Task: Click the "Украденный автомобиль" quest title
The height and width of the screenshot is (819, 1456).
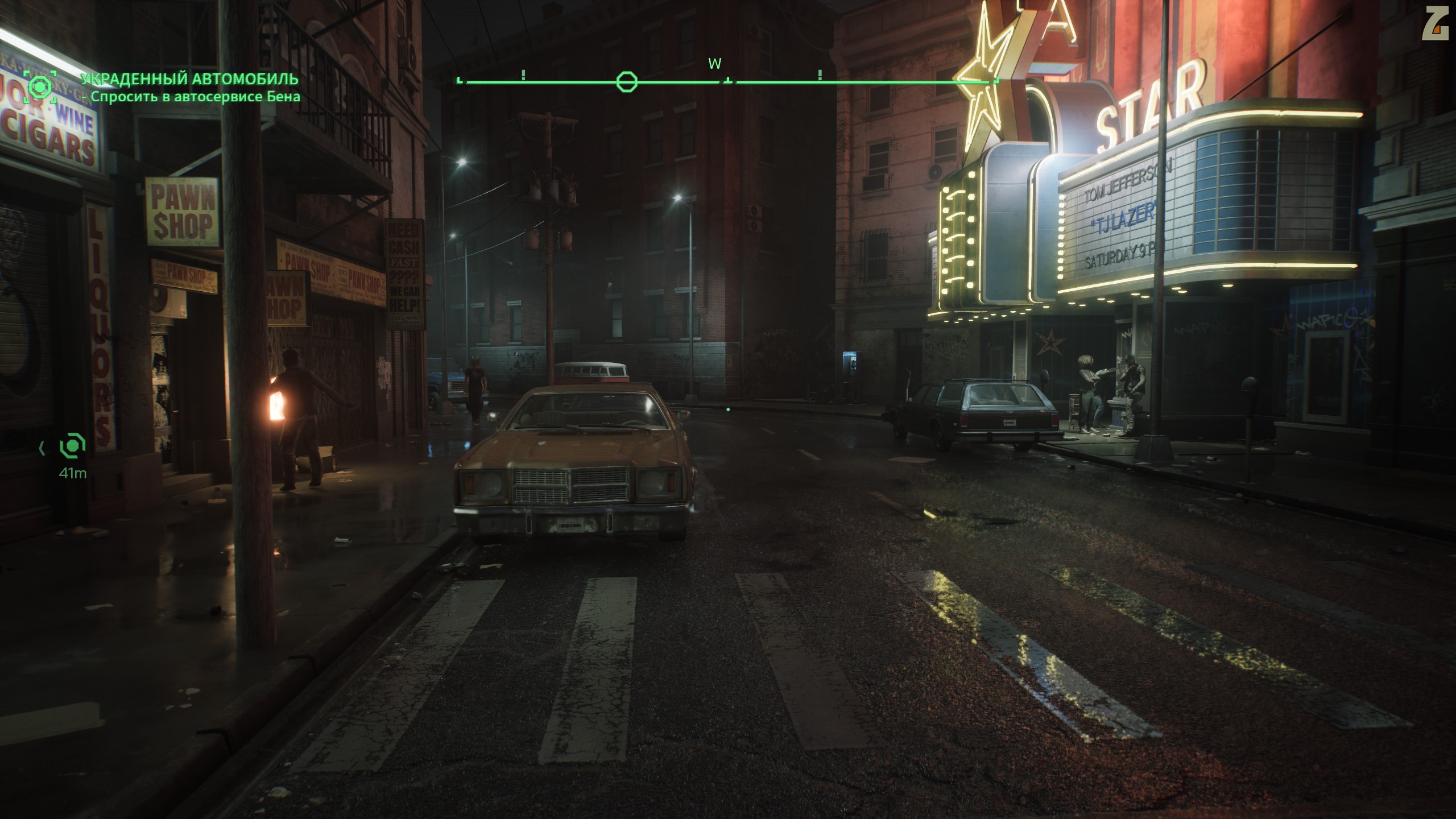Action: pyautogui.click(x=189, y=78)
